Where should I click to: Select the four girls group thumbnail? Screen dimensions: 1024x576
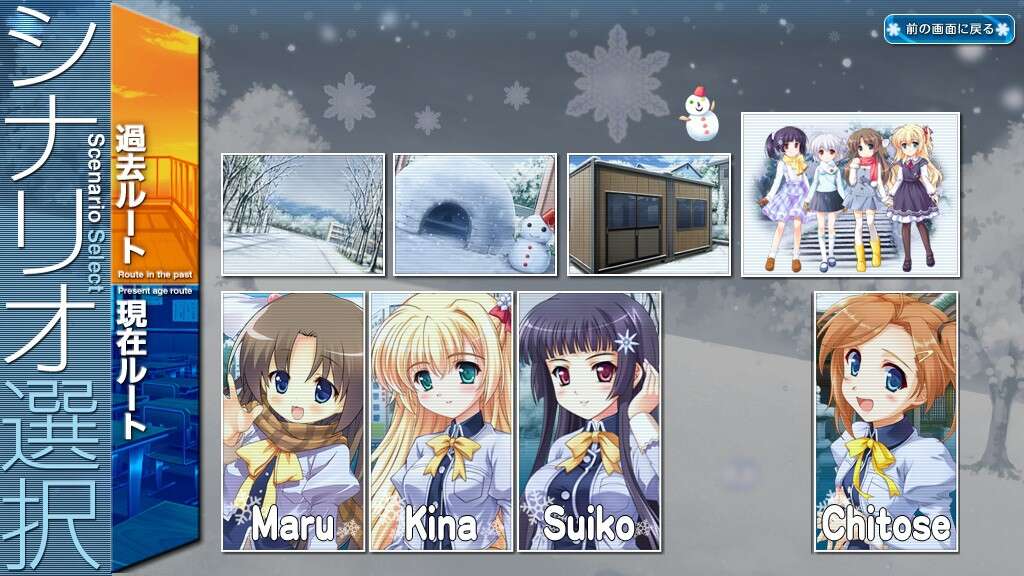click(850, 194)
